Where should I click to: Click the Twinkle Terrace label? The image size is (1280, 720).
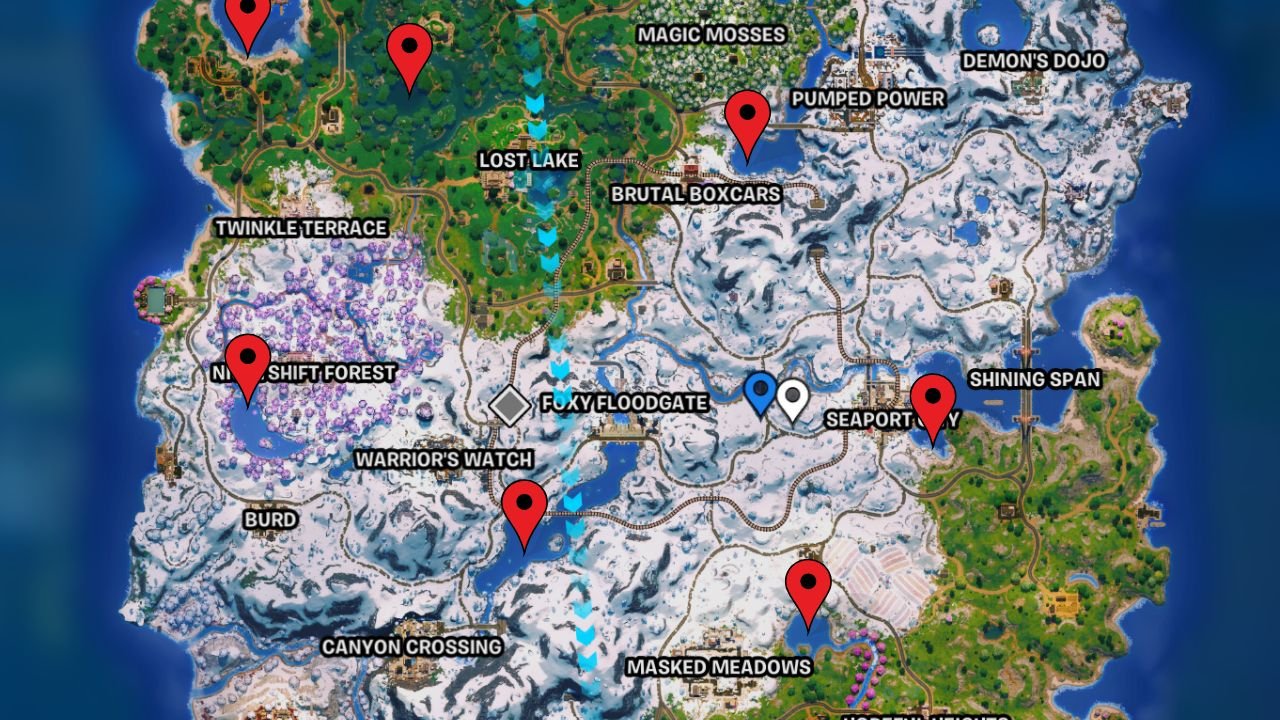tap(303, 228)
